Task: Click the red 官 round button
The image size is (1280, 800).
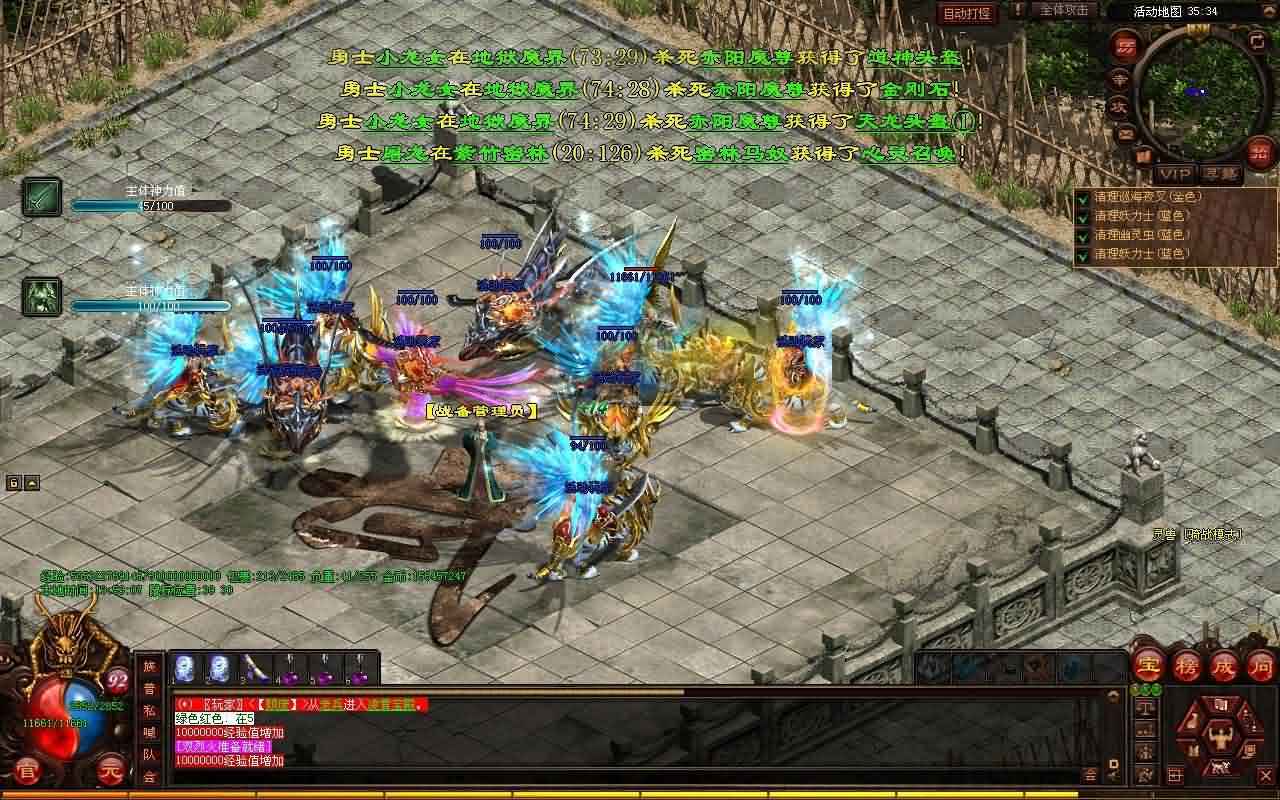Action: tap(26, 772)
